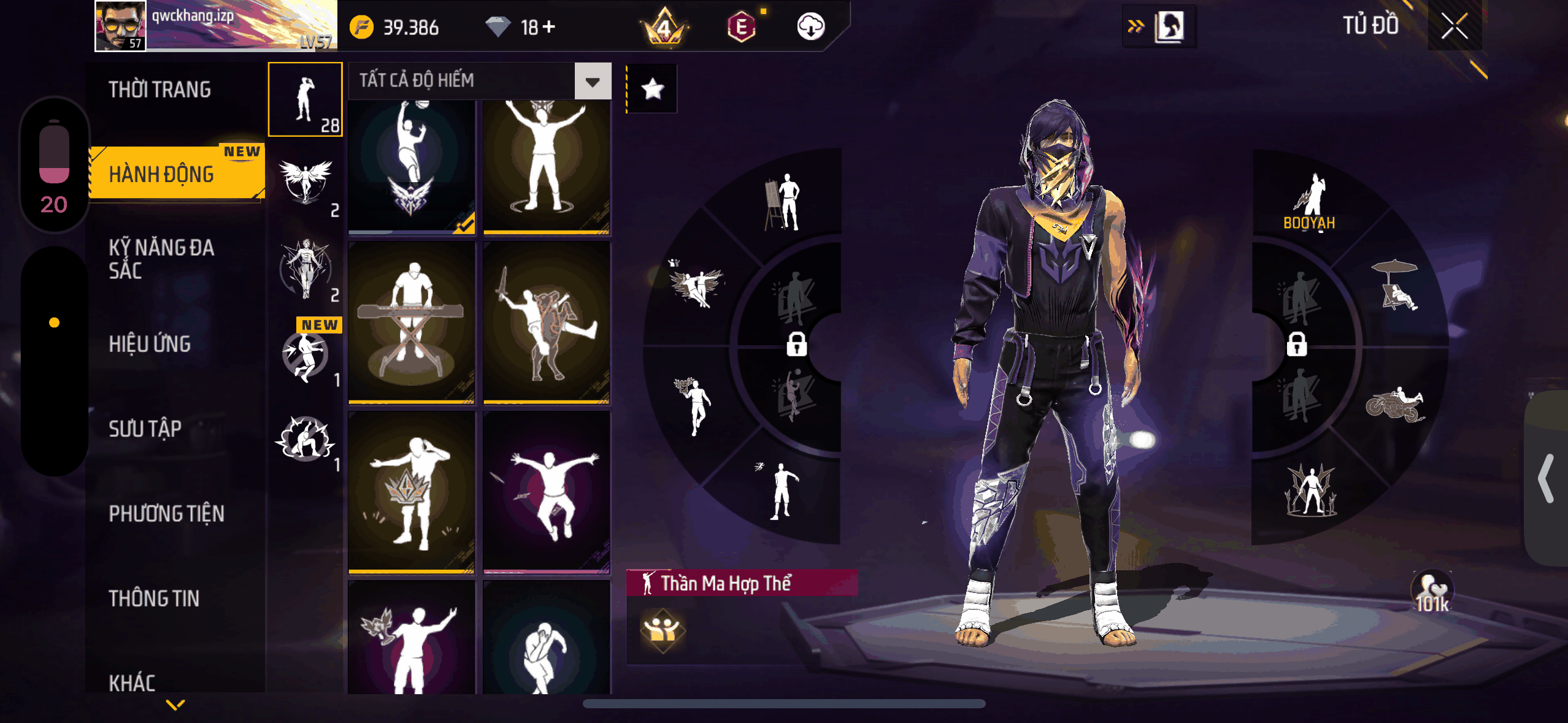
Task: Show the THÔNG TIN section
Action: 154,598
